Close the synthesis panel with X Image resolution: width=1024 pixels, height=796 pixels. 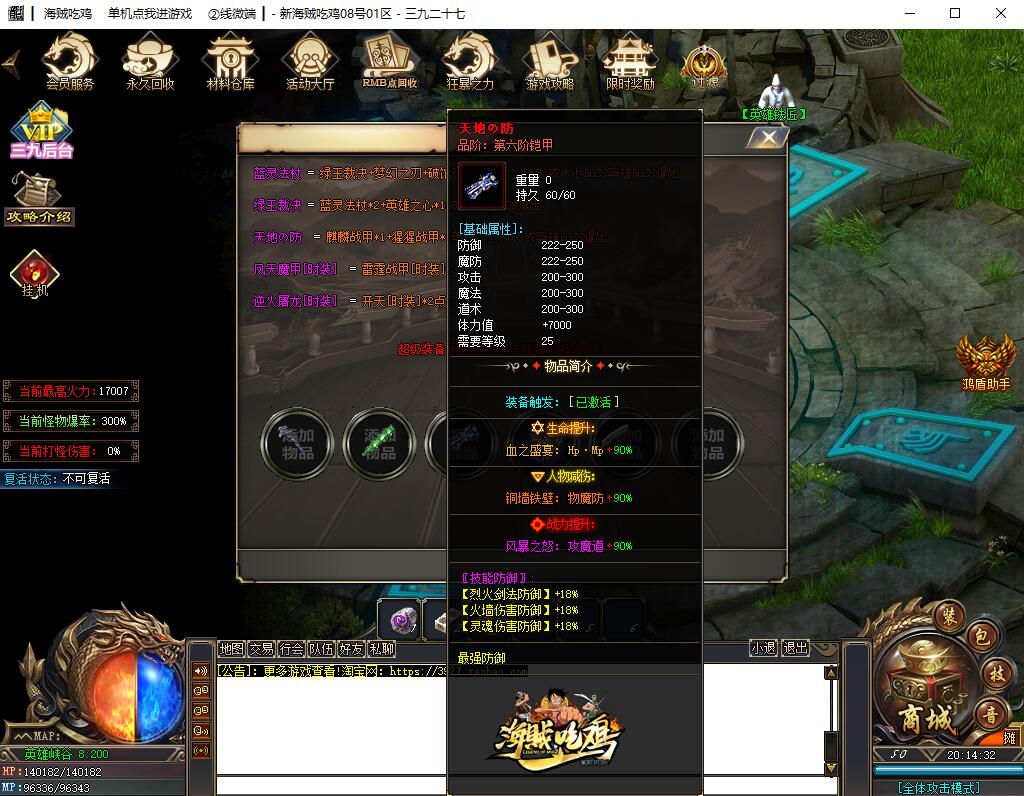pyautogui.click(x=768, y=138)
